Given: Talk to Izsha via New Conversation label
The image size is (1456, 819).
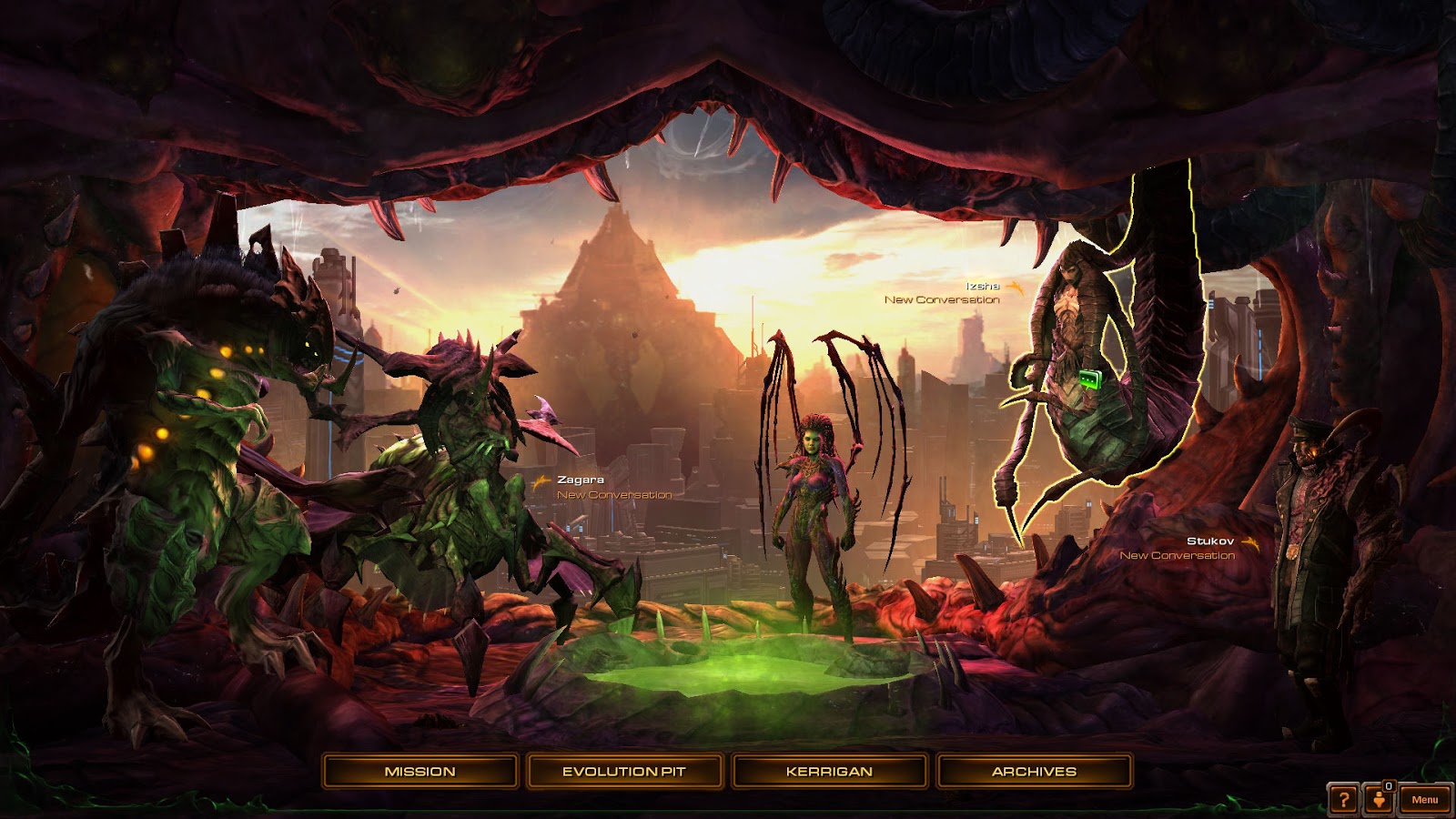Looking at the screenshot, I should 942,299.
